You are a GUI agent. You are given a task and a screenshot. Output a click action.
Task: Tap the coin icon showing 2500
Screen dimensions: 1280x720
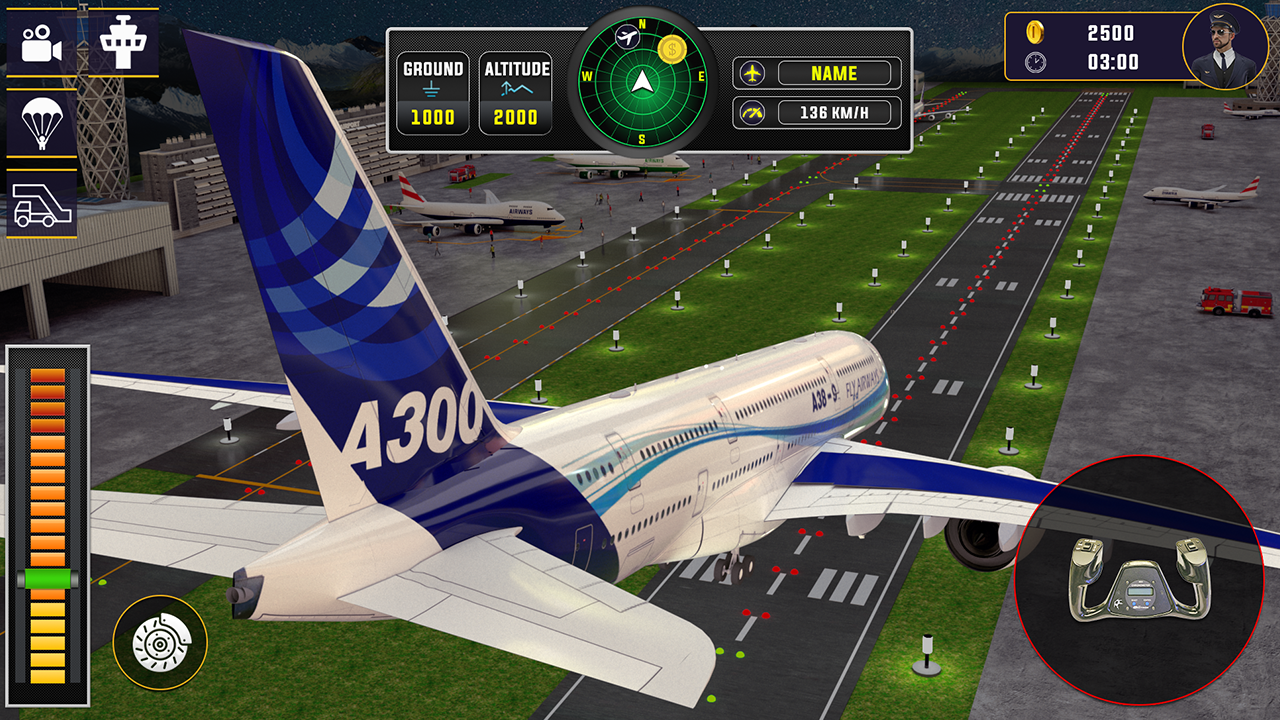(x=1037, y=31)
